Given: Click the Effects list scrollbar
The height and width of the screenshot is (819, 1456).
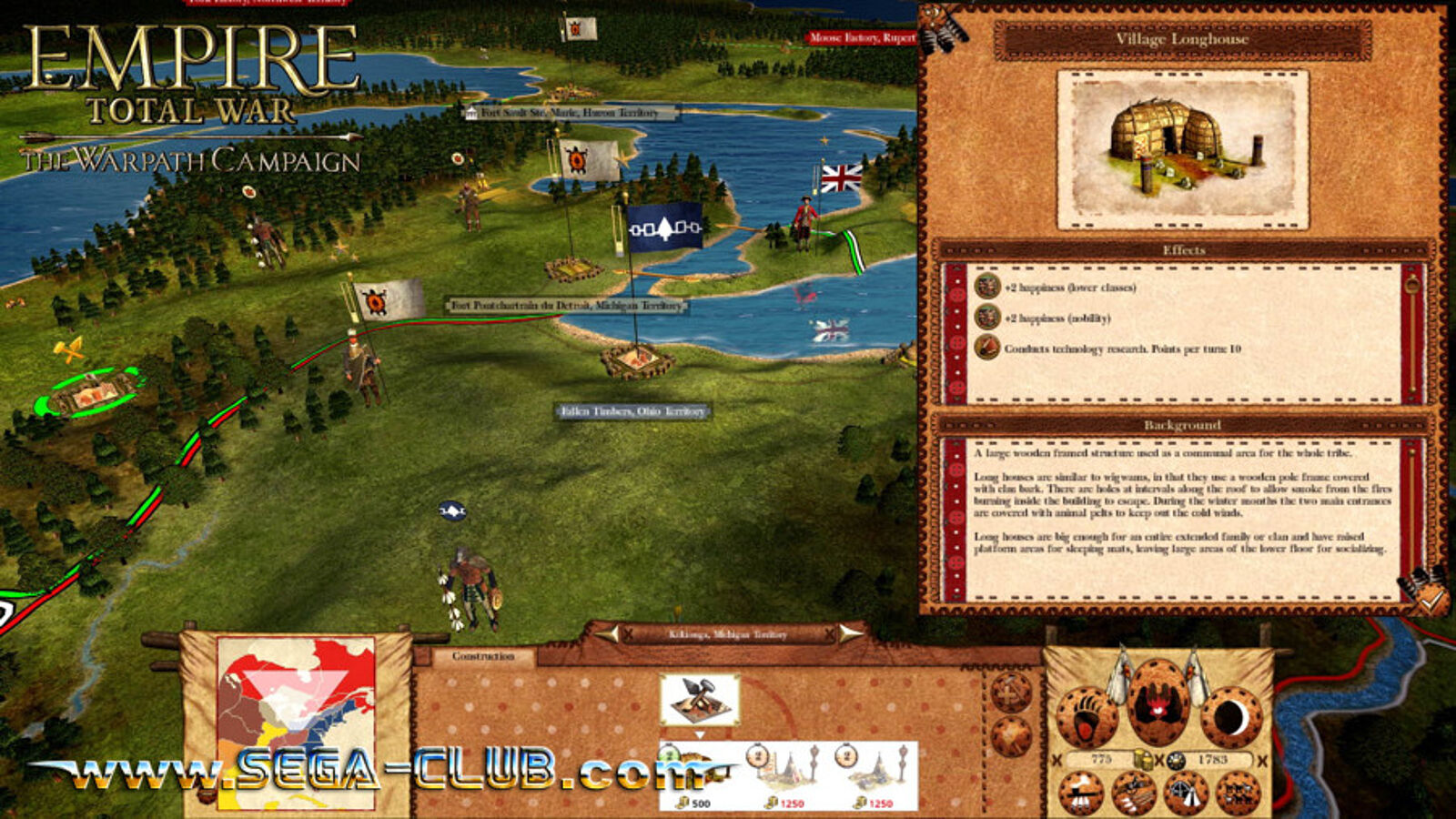Looking at the screenshot, I should point(1411,333).
